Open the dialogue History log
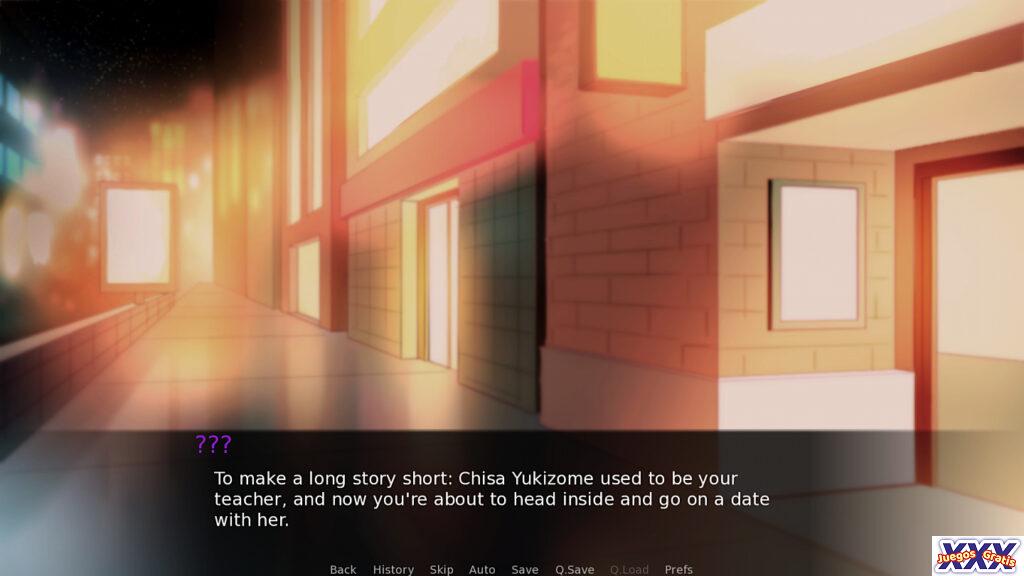Image resolution: width=1024 pixels, height=576 pixels. pos(393,569)
